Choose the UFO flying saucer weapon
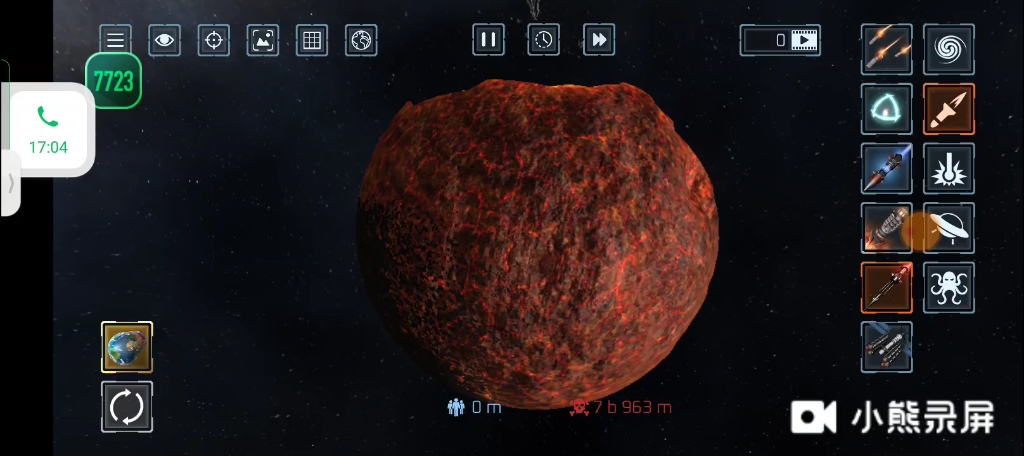1024x456 pixels. pyautogui.click(x=948, y=228)
